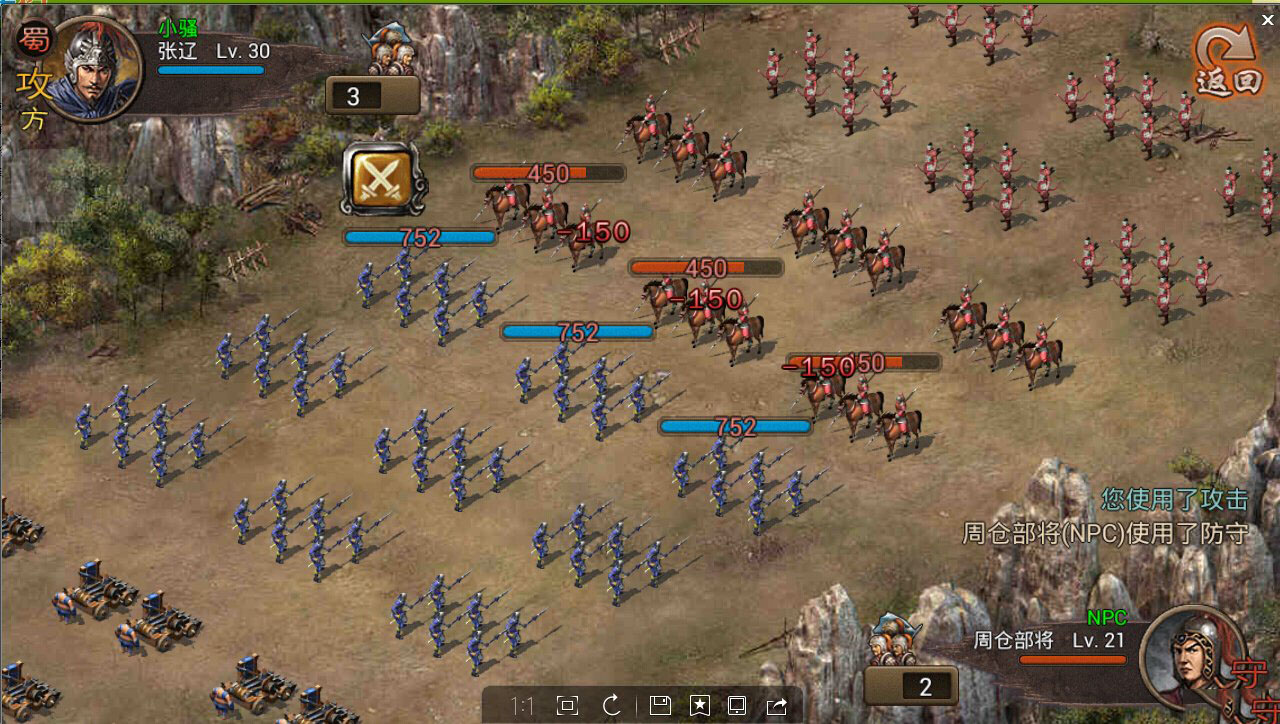Bookmark with the star ribbon icon
The image size is (1280, 724).
coord(699,706)
